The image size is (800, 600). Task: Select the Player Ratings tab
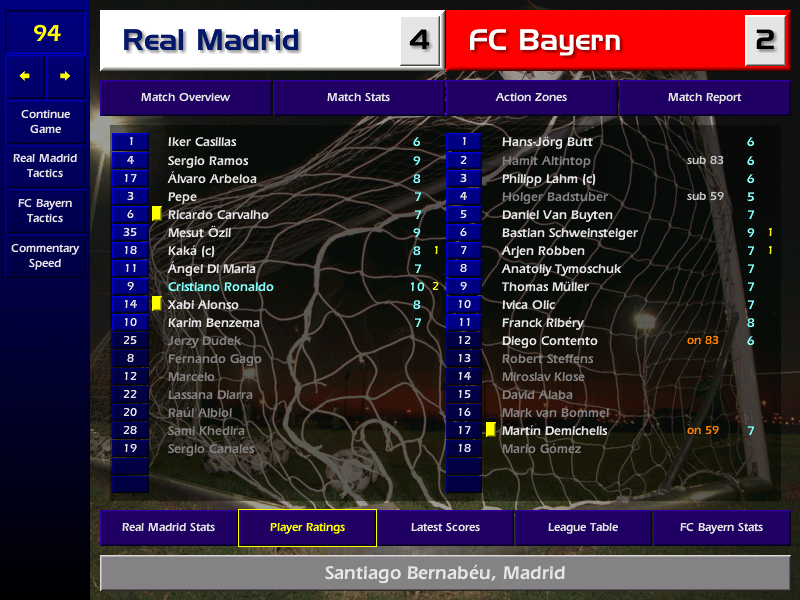tap(307, 527)
